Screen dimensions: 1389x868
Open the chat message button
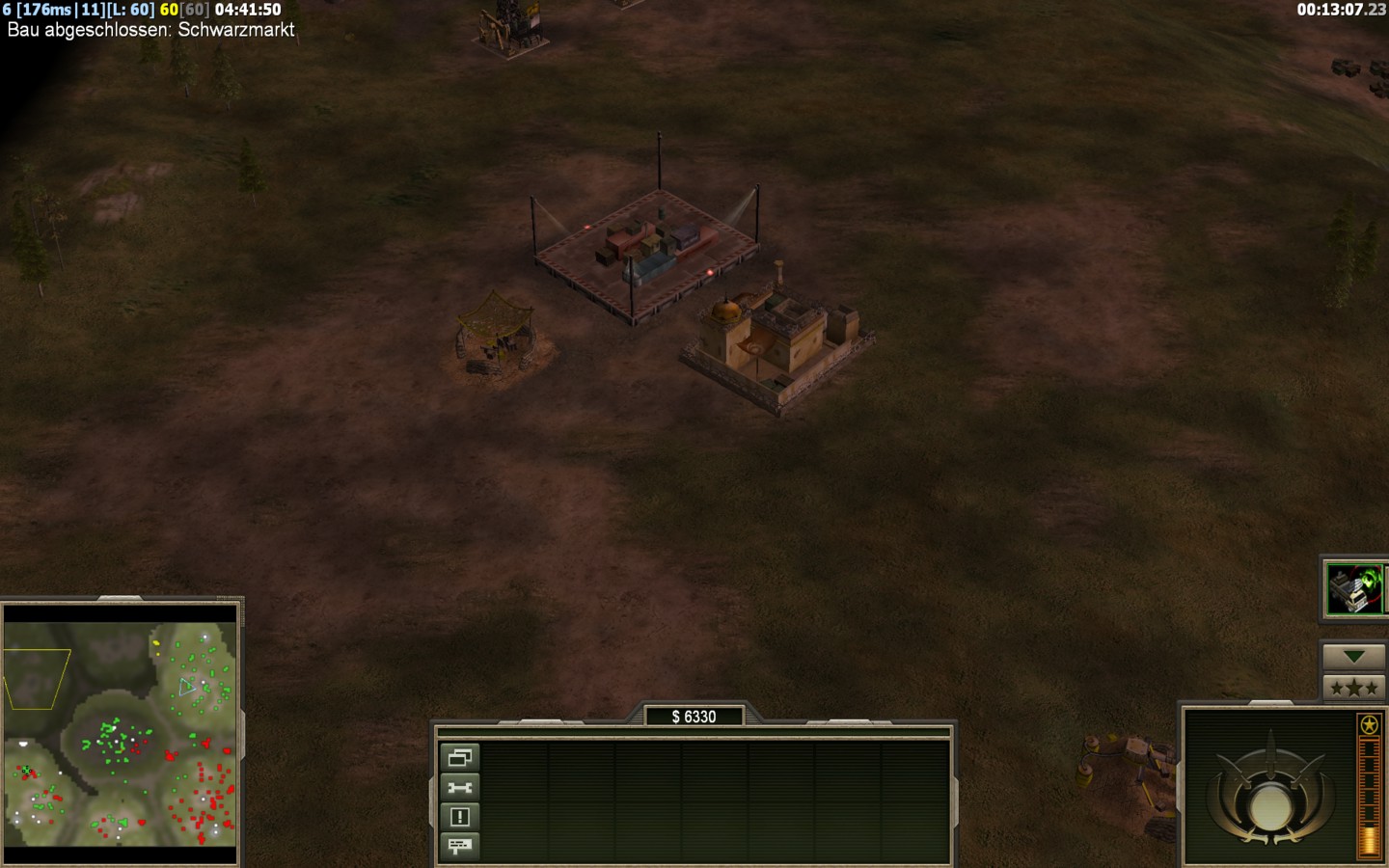pos(459,846)
